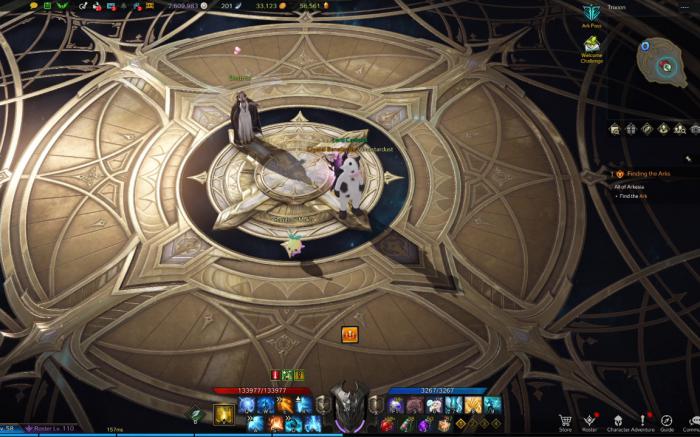Image resolution: width=700 pixels, height=437 pixels.
Task: Open the Ark Pass icon
Action: 591,13
